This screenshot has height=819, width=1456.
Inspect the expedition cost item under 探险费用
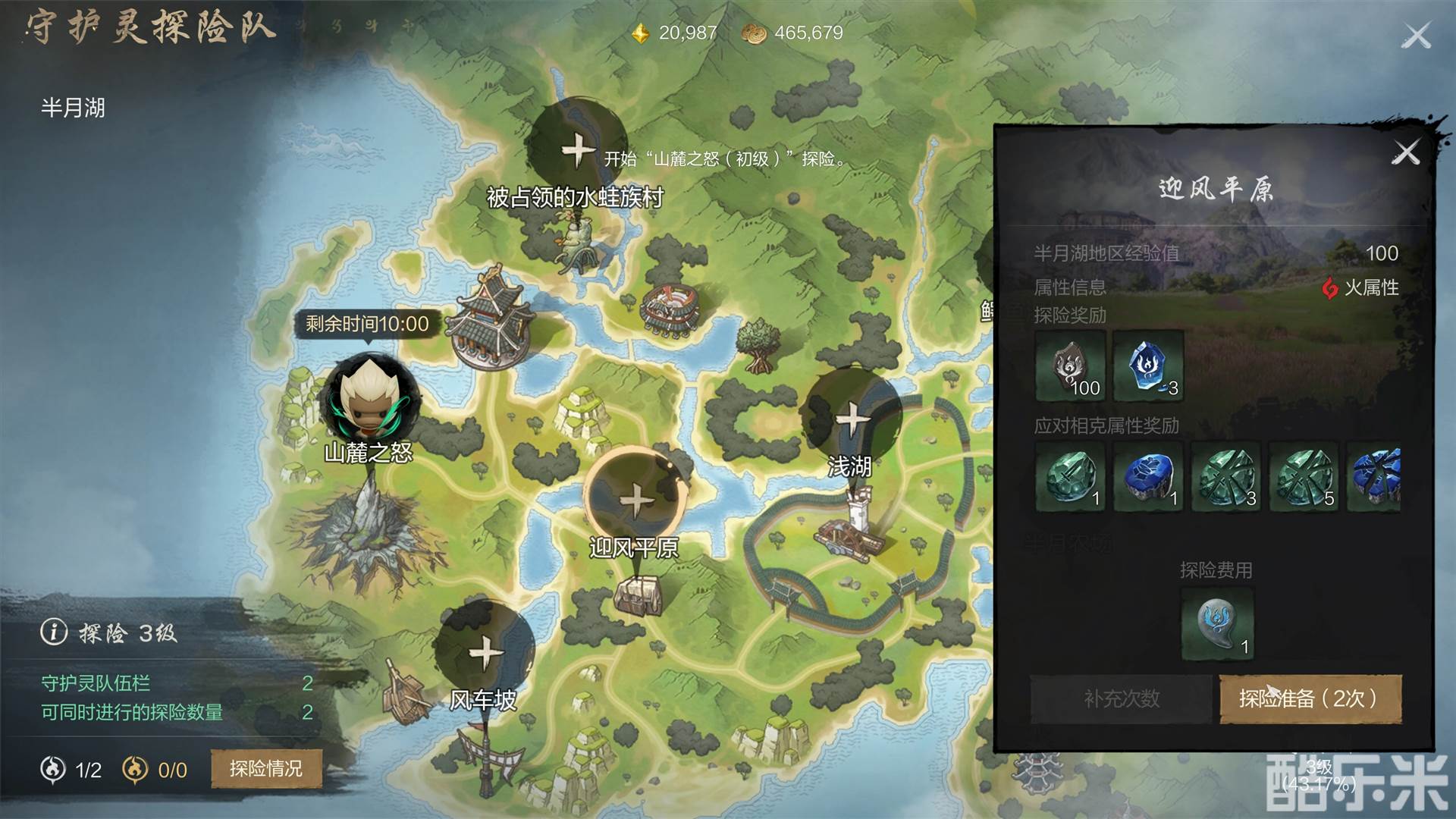pyautogui.click(x=1217, y=623)
